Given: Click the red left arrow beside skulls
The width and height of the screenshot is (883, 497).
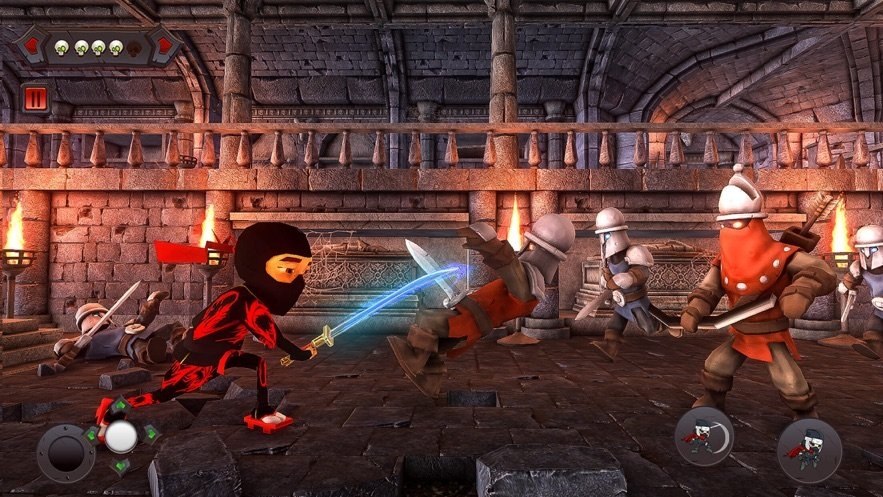Looking at the screenshot, I should coord(31,46).
